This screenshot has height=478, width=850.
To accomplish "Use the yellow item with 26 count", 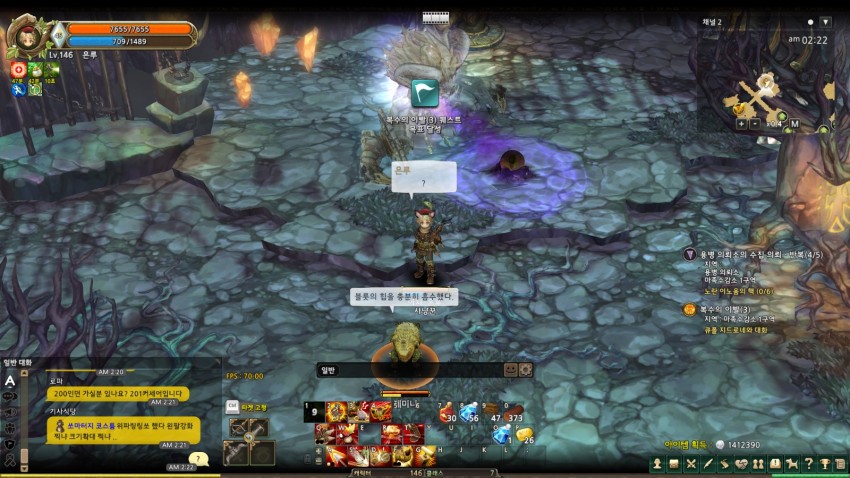I will tap(524, 434).
